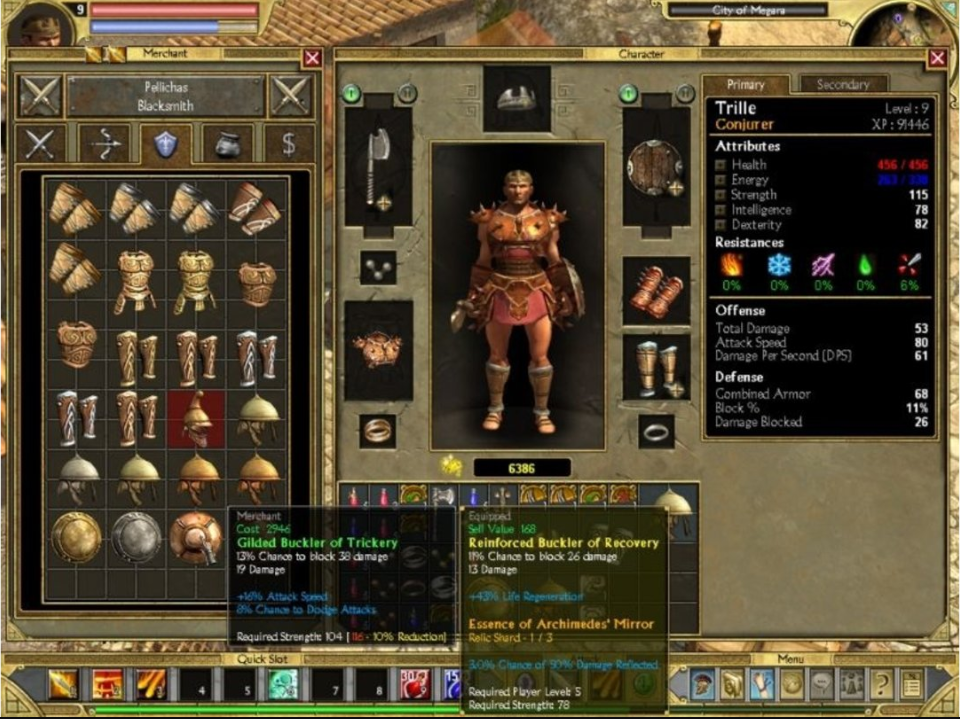Select the equipped bracers slot
The width and height of the screenshot is (960, 719).
[x=656, y=290]
